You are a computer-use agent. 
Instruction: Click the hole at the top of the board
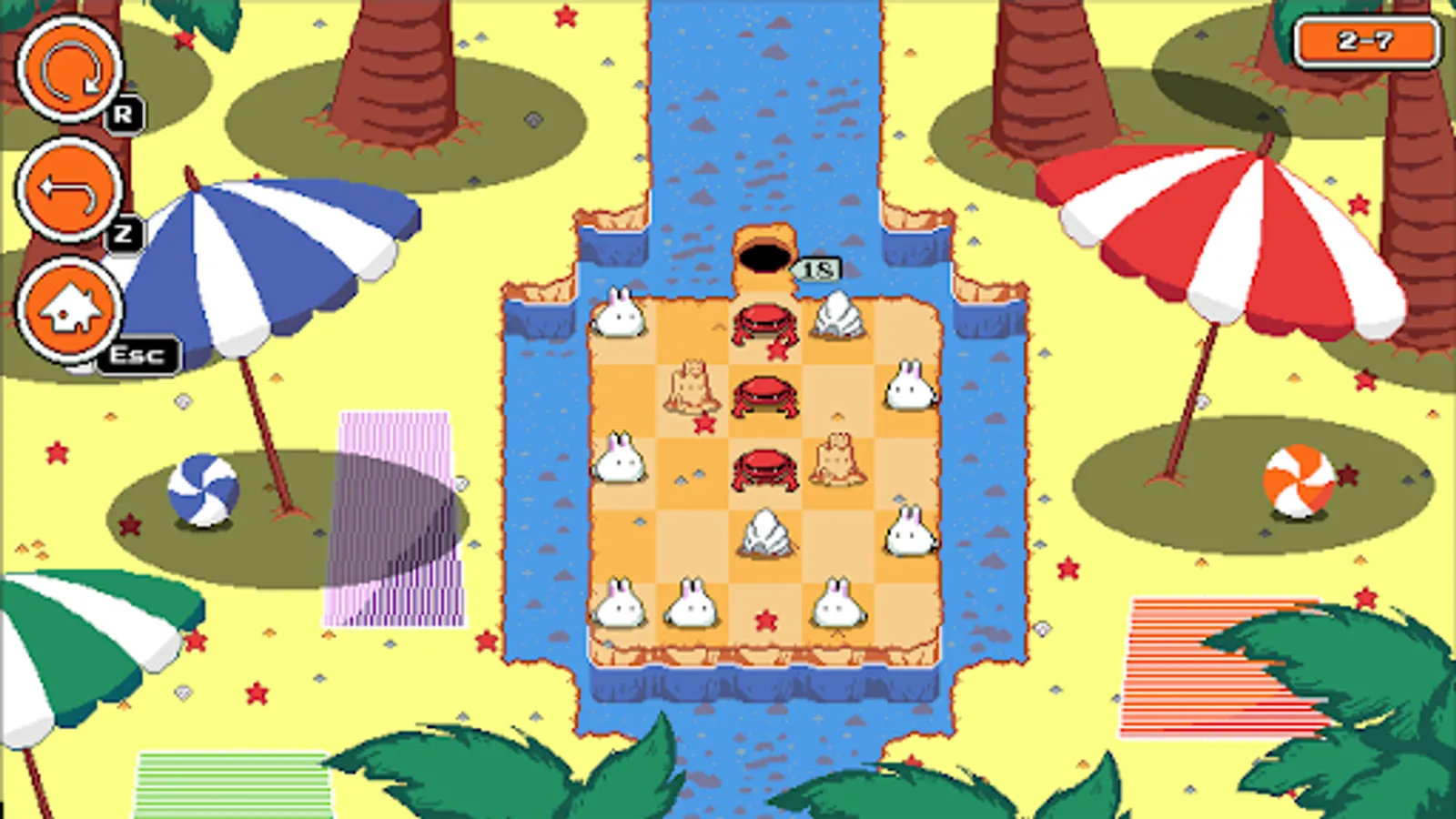point(763,257)
